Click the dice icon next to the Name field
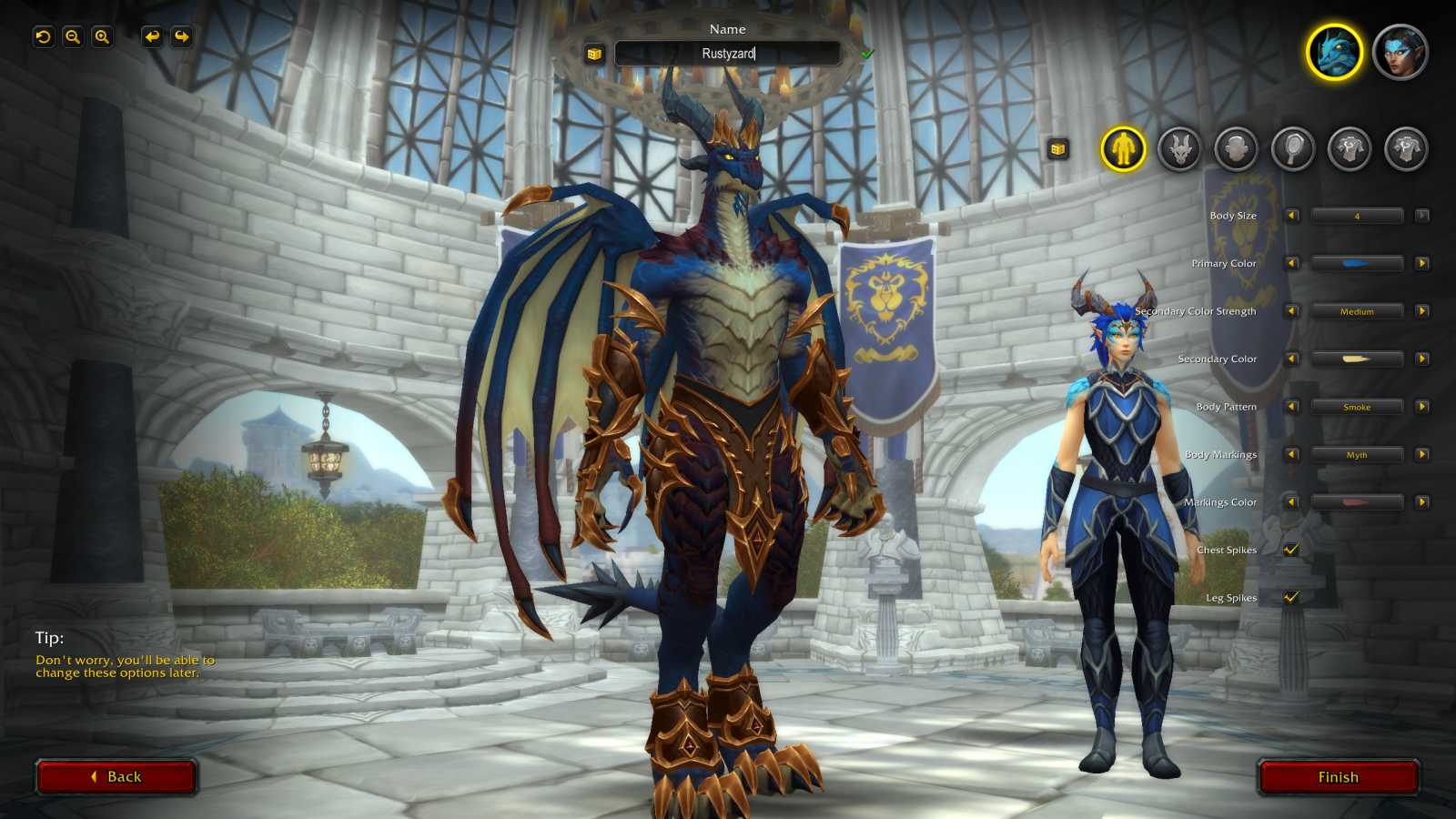This screenshot has width=1456, height=819. click(x=593, y=53)
